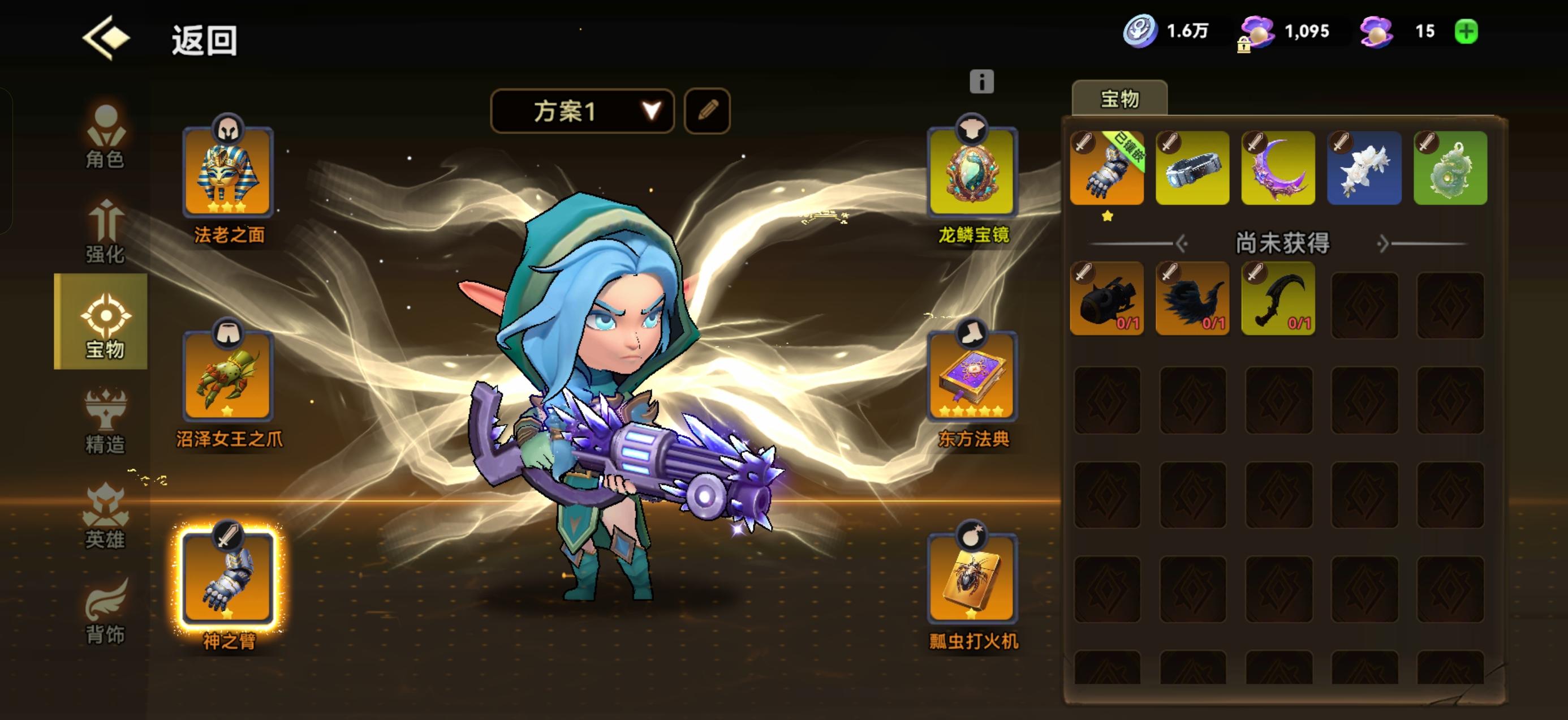The width and height of the screenshot is (1568, 720).
Task: Check progress on the 0/1 scythe treasure
Action: point(1278,298)
